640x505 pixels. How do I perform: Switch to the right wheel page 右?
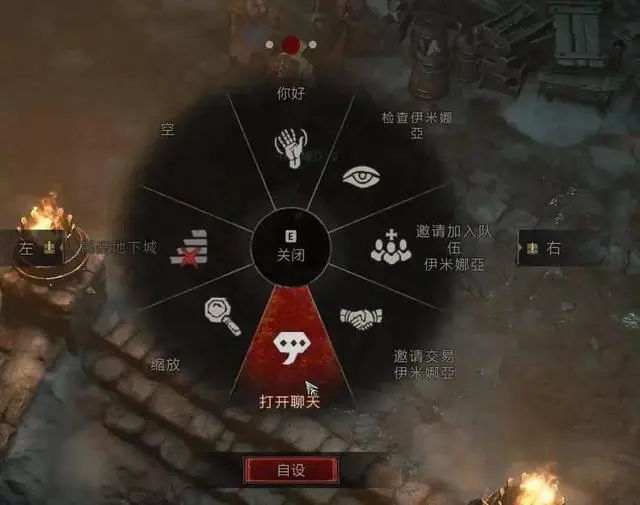(x=545, y=248)
